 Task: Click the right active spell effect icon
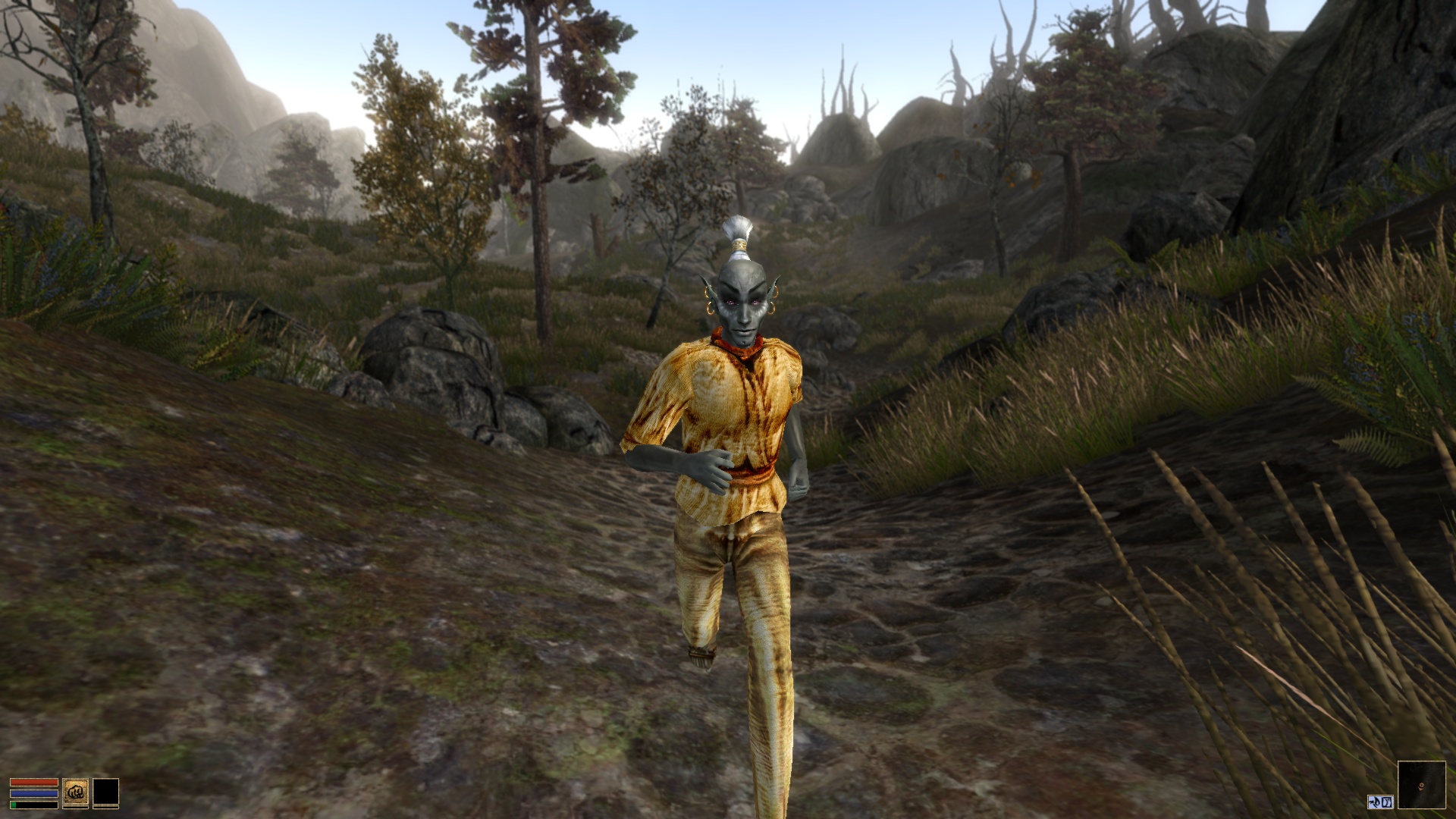point(1387,802)
